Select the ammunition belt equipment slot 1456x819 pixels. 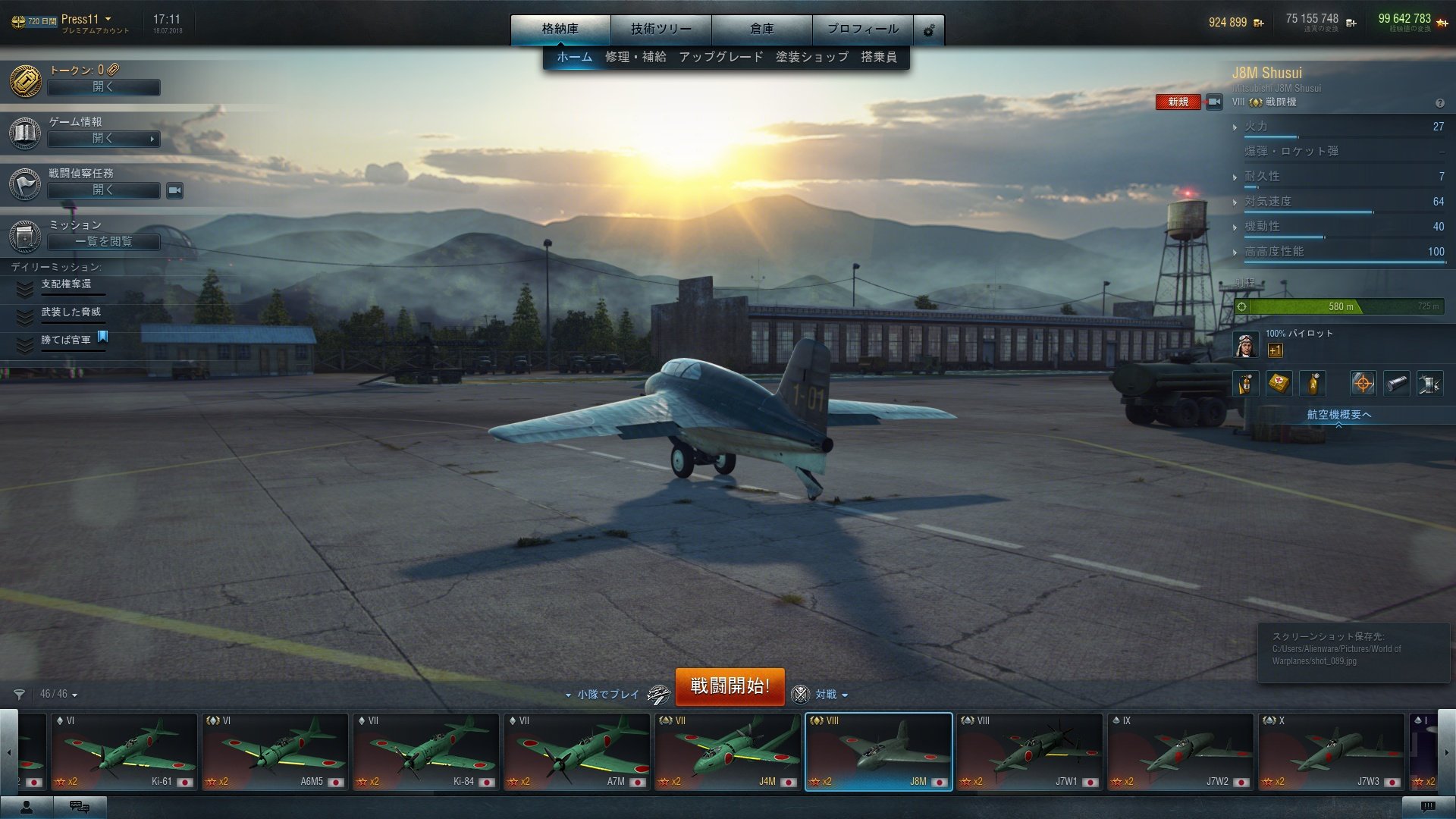[1396, 383]
